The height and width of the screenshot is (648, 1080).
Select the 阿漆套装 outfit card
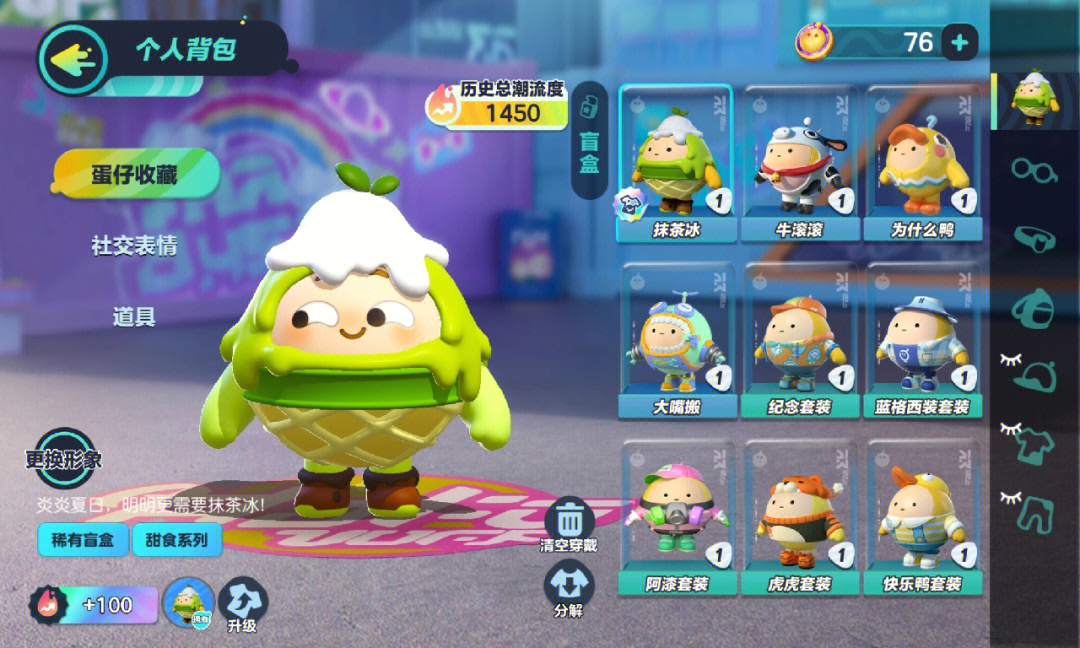pyautogui.click(x=676, y=518)
